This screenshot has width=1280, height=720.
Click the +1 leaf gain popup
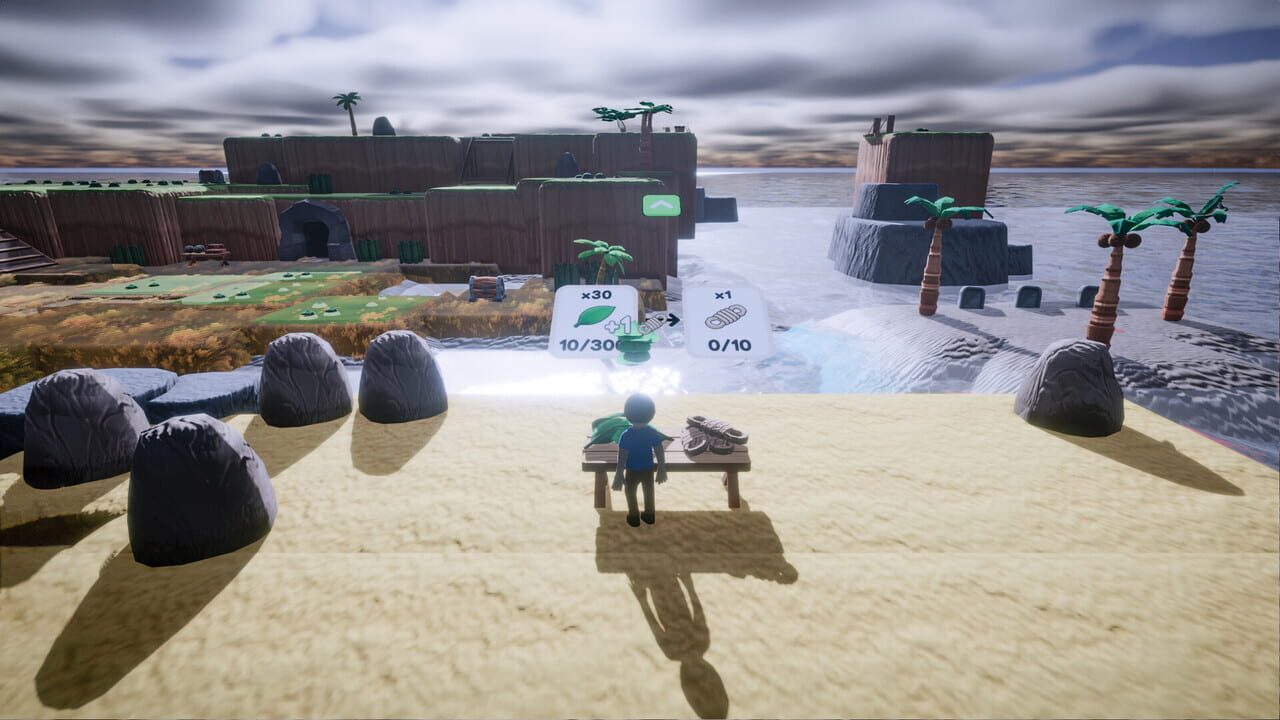[618, 325]
